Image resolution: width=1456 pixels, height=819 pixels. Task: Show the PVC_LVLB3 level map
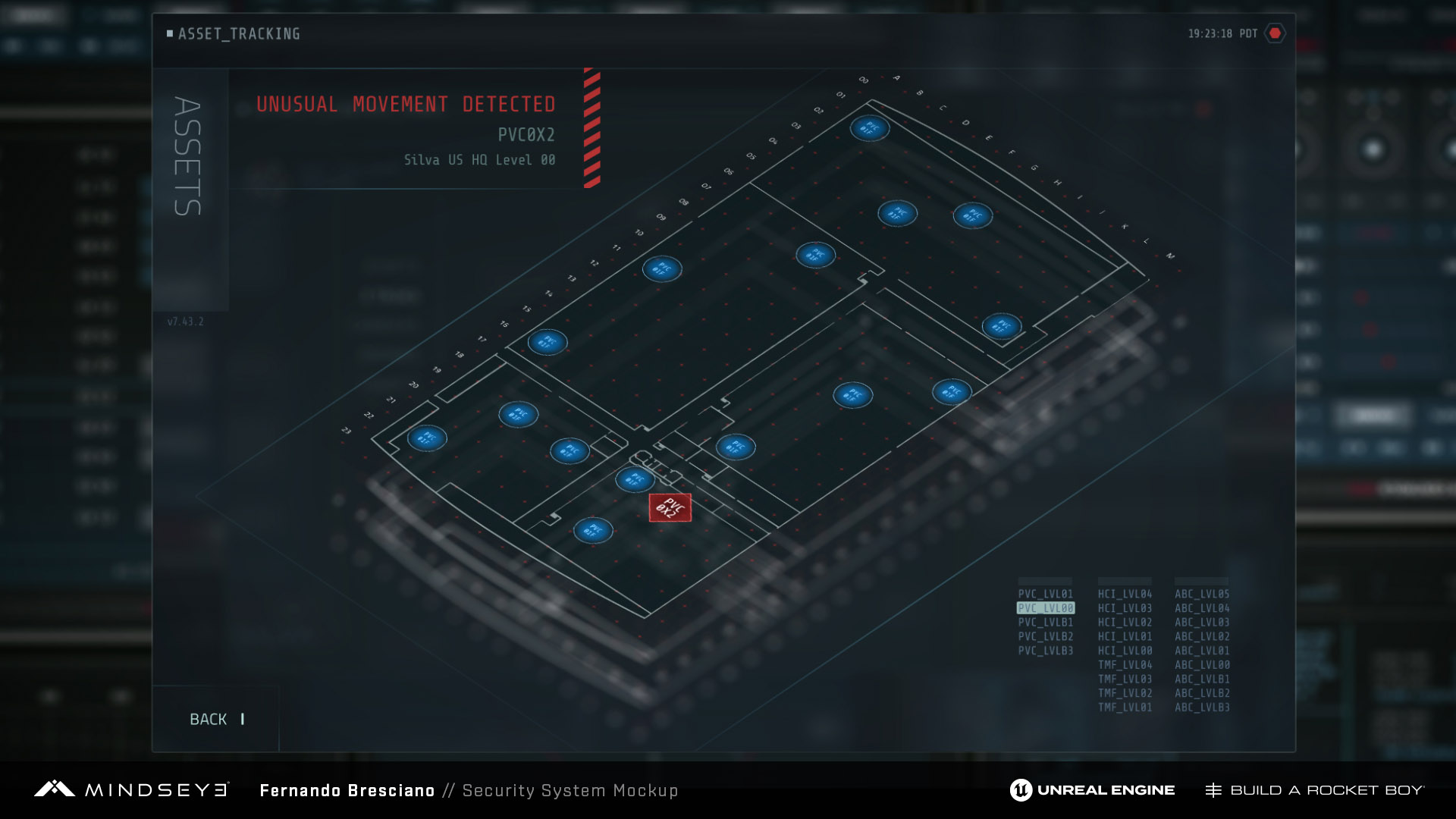[1045, 651]
